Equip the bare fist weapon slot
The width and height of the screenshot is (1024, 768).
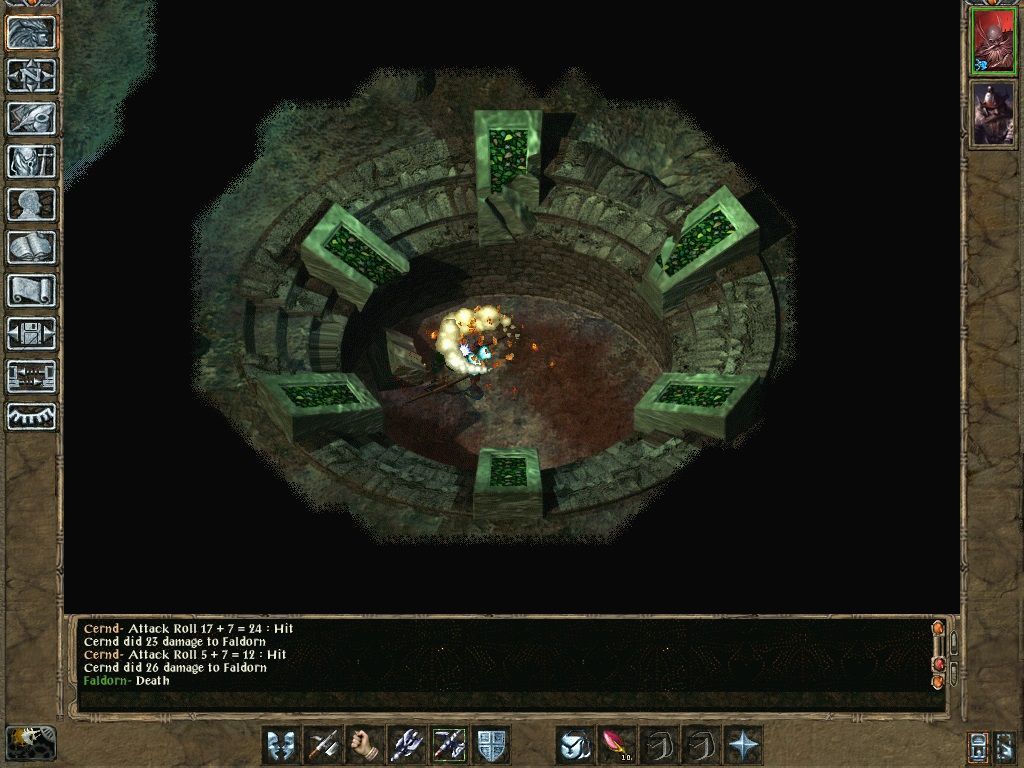pos(365,745)
